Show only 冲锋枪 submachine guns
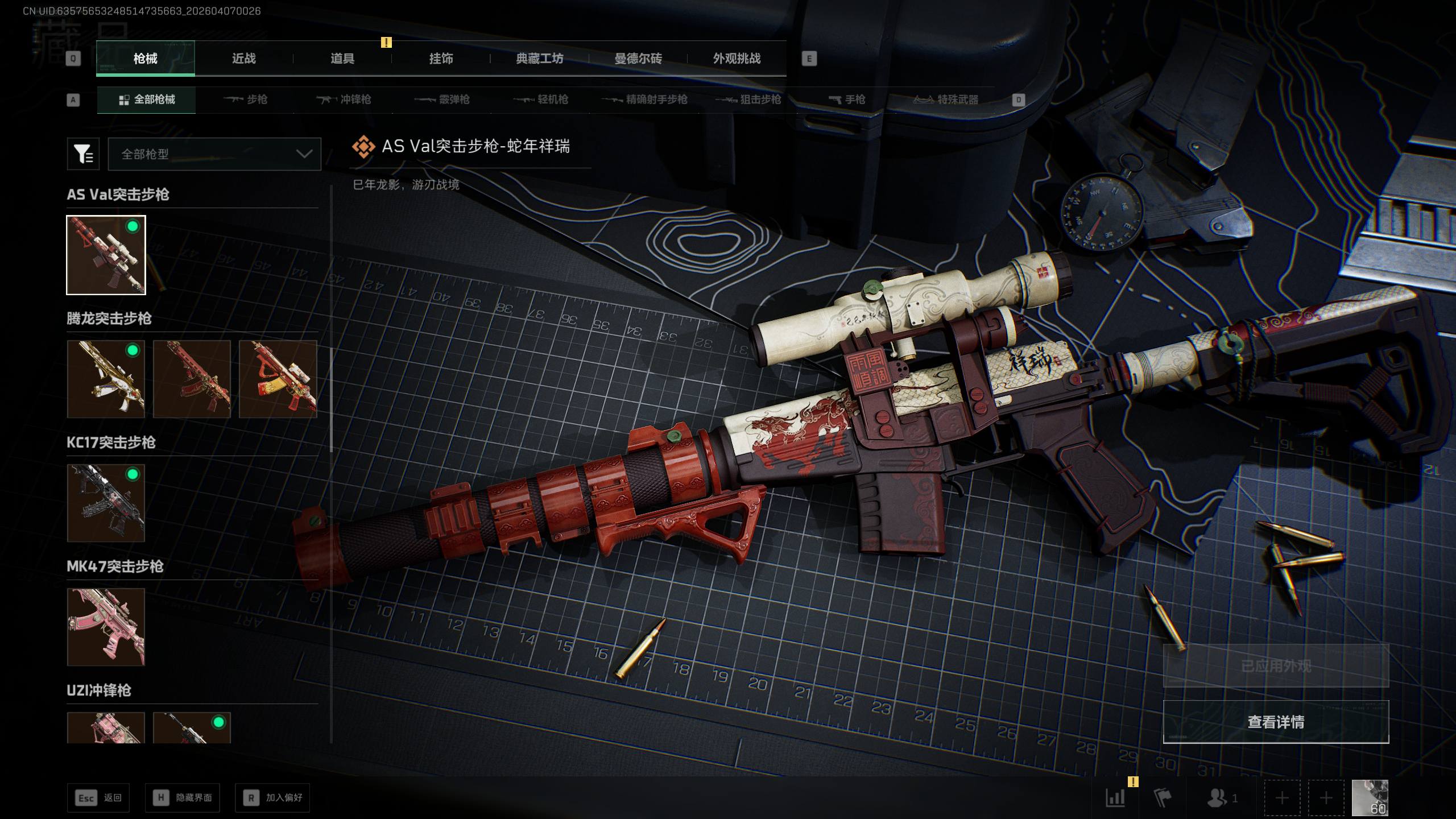Viewport: 1456px width, 819px height. click(344, 100)
